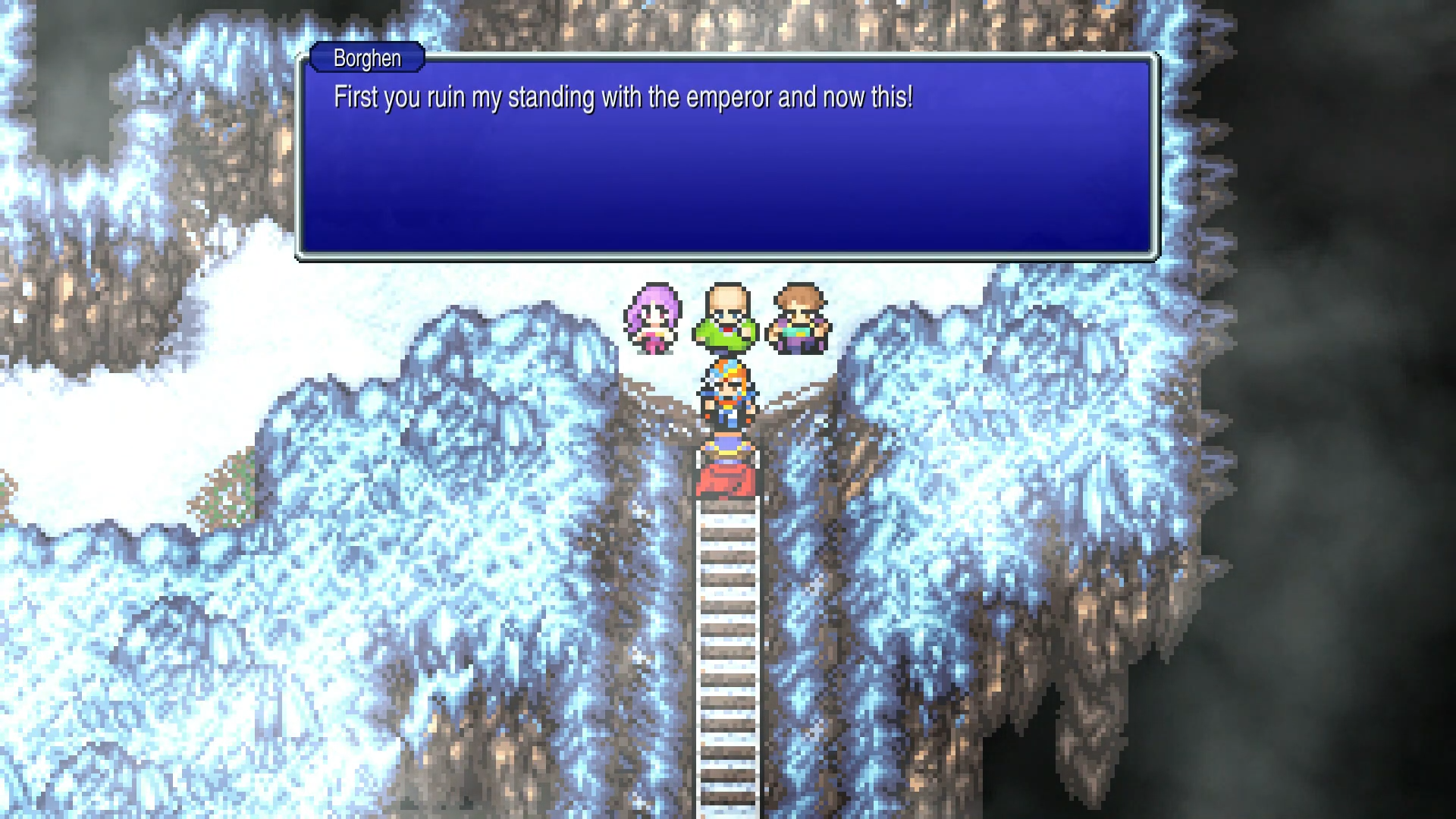Click the rounded corner of the name plate
1456x819 pixels.
point(315,58)
